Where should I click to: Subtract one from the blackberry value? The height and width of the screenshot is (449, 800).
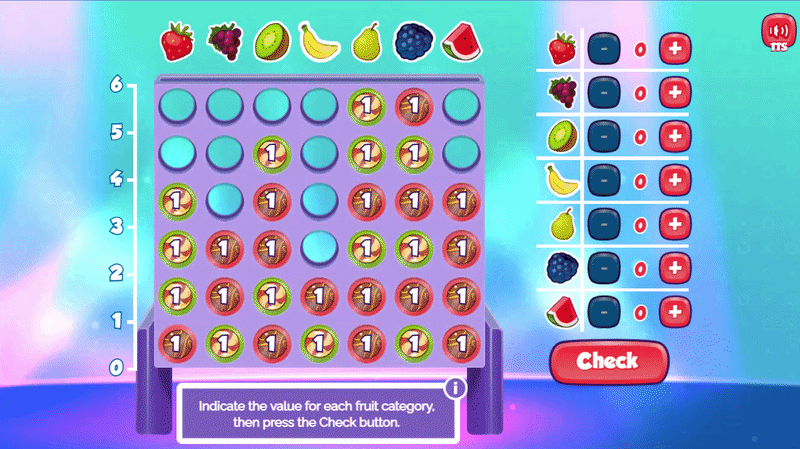(x=603, y=269)
